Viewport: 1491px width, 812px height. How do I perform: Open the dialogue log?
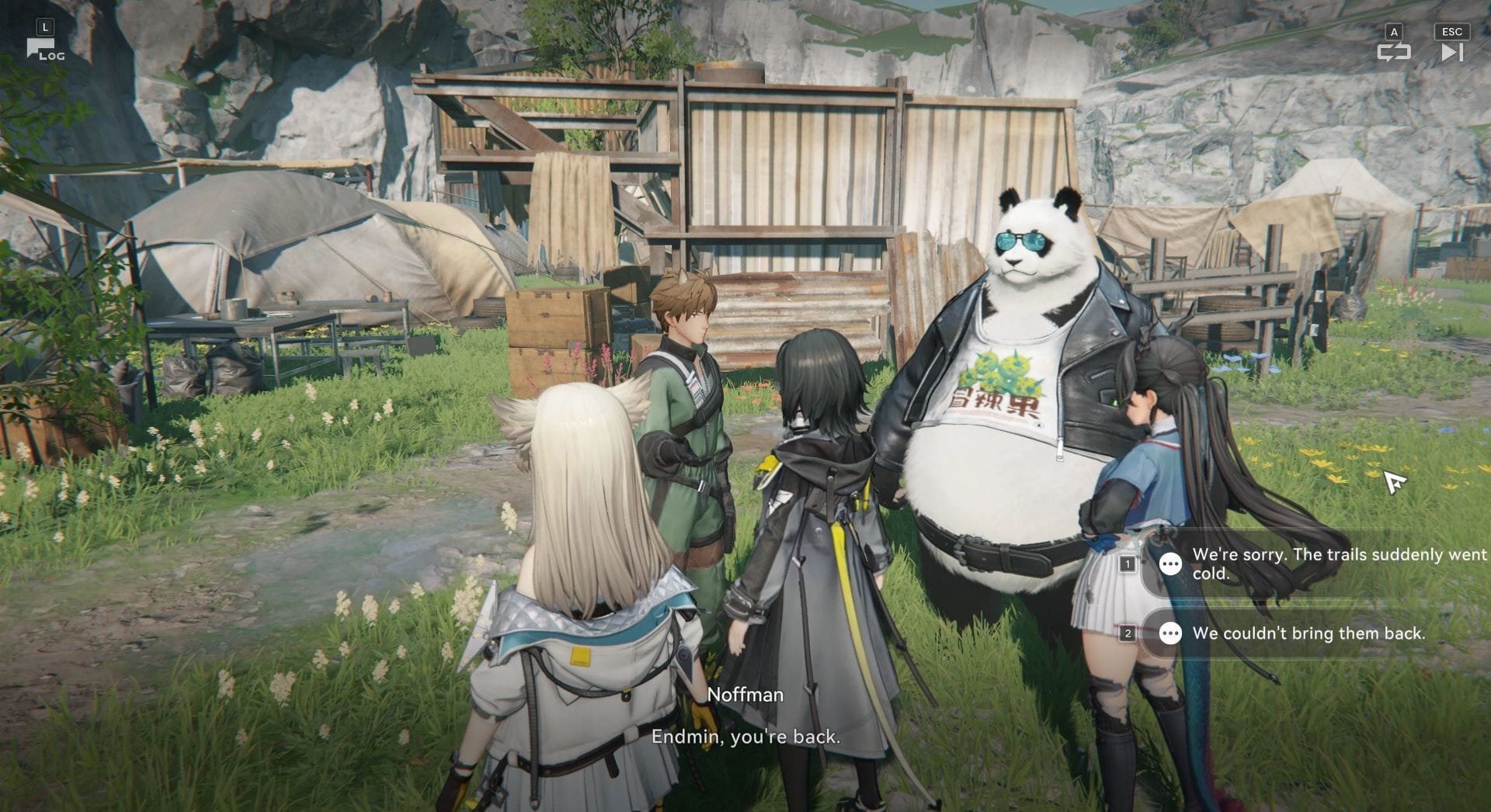click(x=44, y=50)
